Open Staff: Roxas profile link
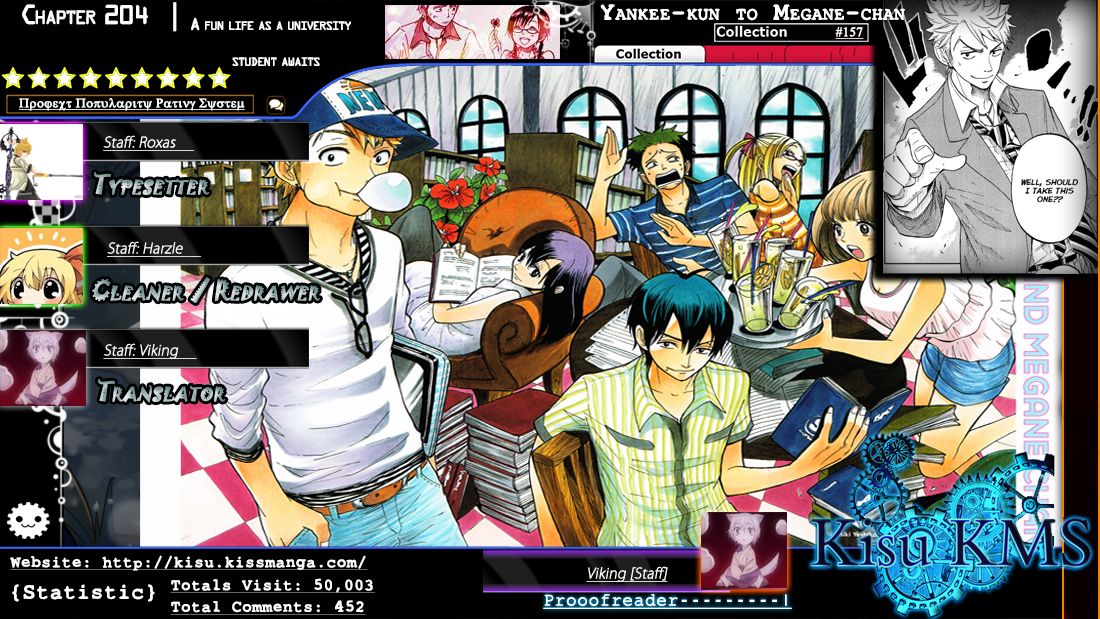Image resolution: width=1100 pixels, height=619 pixels. click(x=140, y=143)
